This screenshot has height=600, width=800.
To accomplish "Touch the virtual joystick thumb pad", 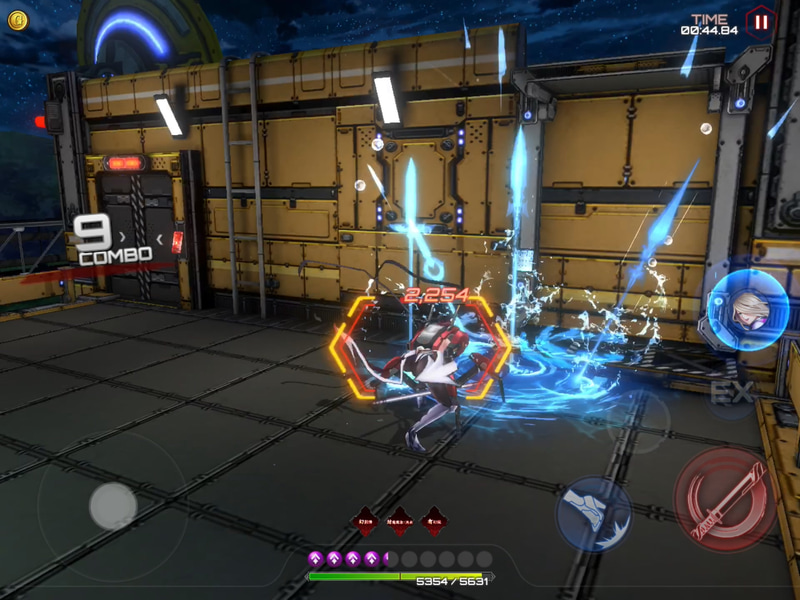I will (x=113, y=506).
